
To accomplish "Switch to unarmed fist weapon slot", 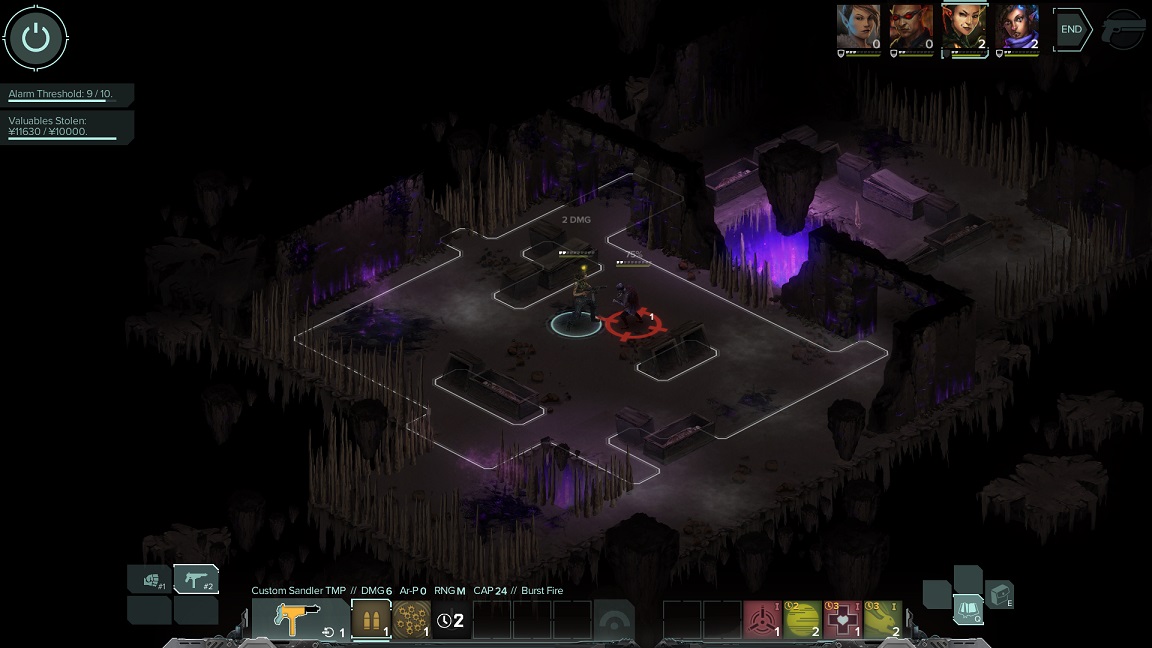I will pyautogui.click(x=149, y=579).
